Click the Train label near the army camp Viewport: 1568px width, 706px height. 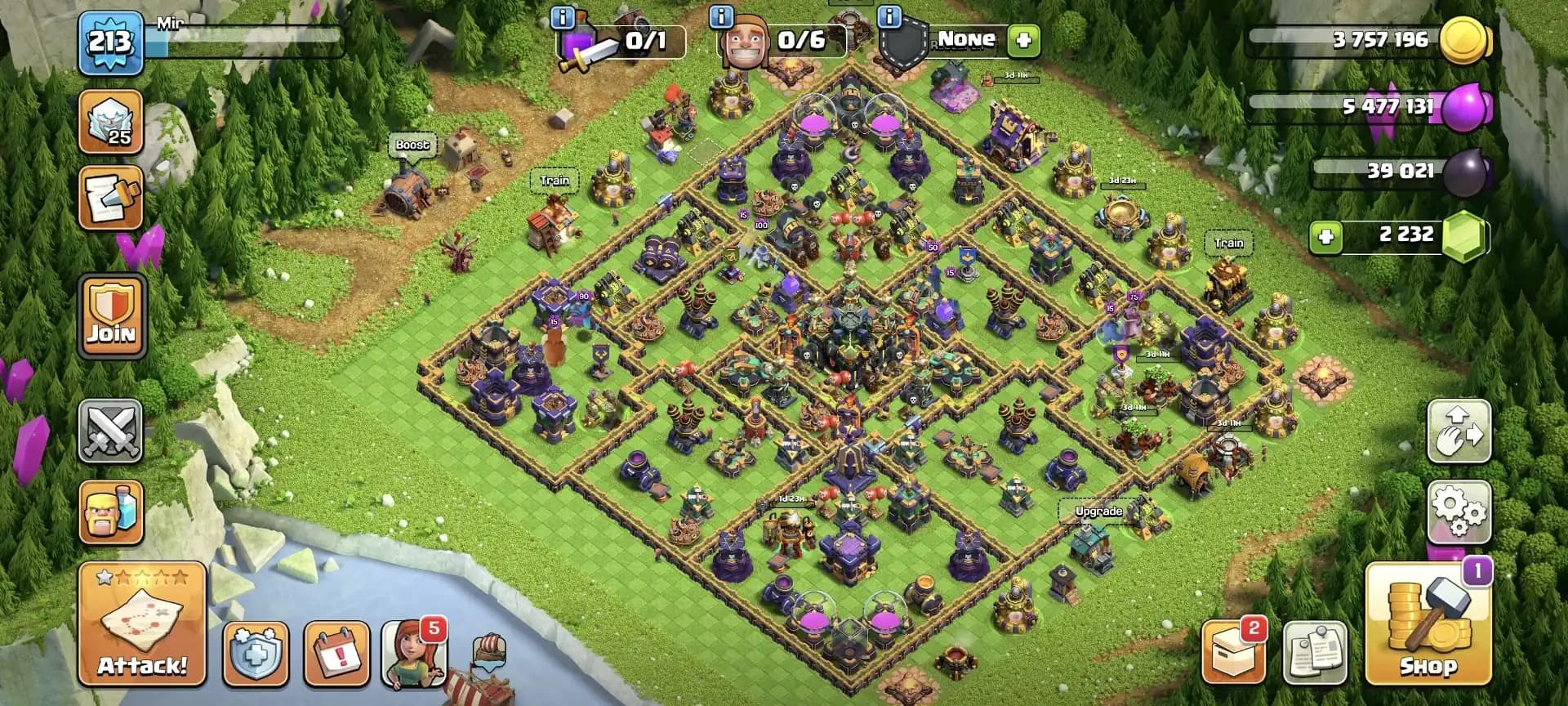pyautogui.click(x=1229, y=242)
